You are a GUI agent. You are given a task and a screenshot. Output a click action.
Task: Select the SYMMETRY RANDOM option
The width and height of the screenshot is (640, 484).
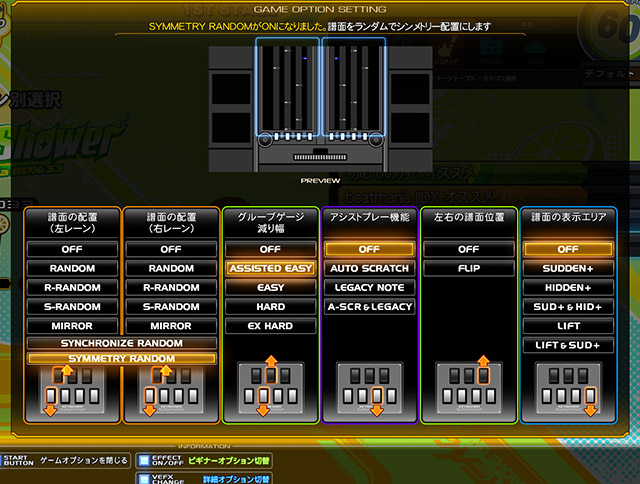point(120,358)
